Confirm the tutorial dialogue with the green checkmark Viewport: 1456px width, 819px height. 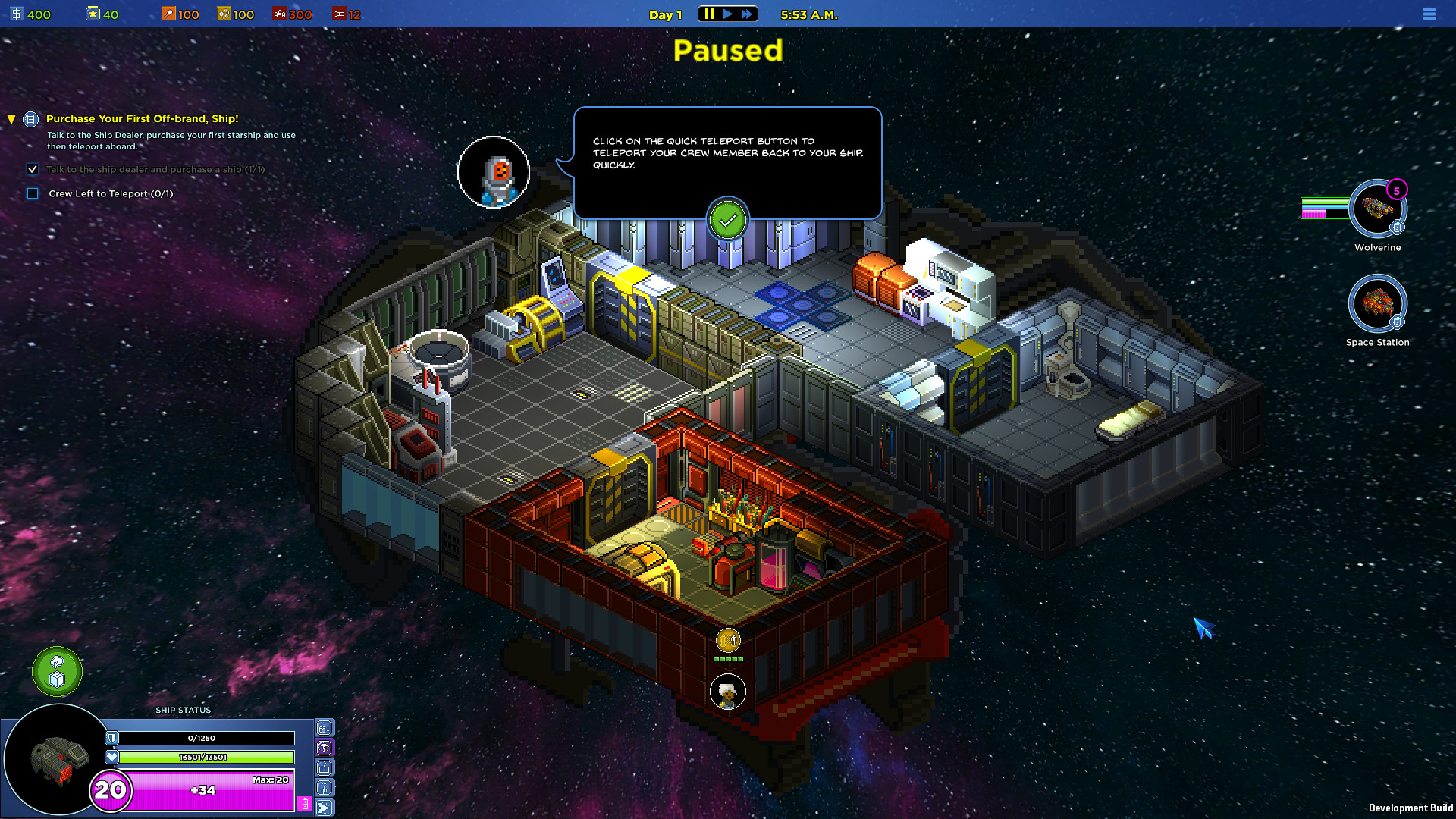tap(728, 221)
